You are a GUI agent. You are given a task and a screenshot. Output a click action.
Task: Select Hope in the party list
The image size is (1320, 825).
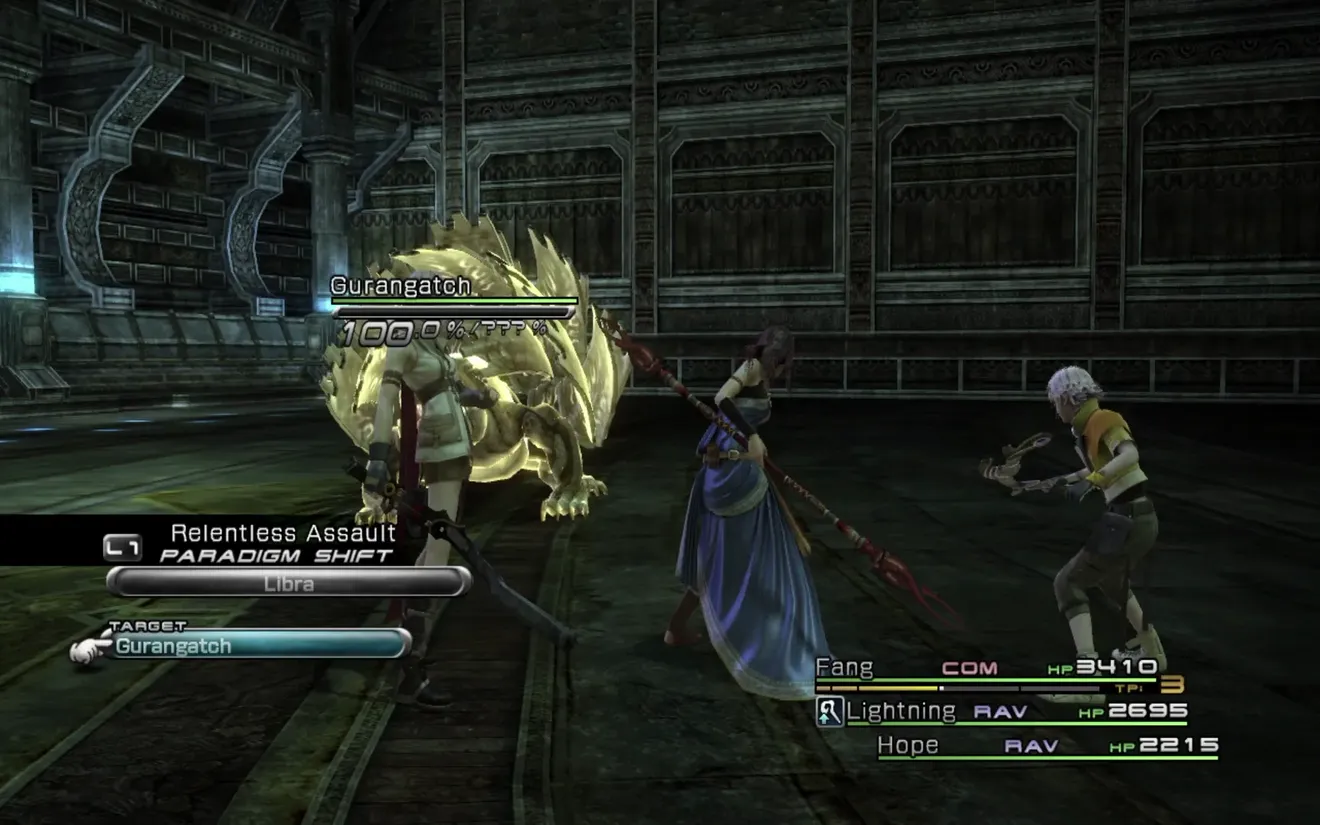pos(908,745)
